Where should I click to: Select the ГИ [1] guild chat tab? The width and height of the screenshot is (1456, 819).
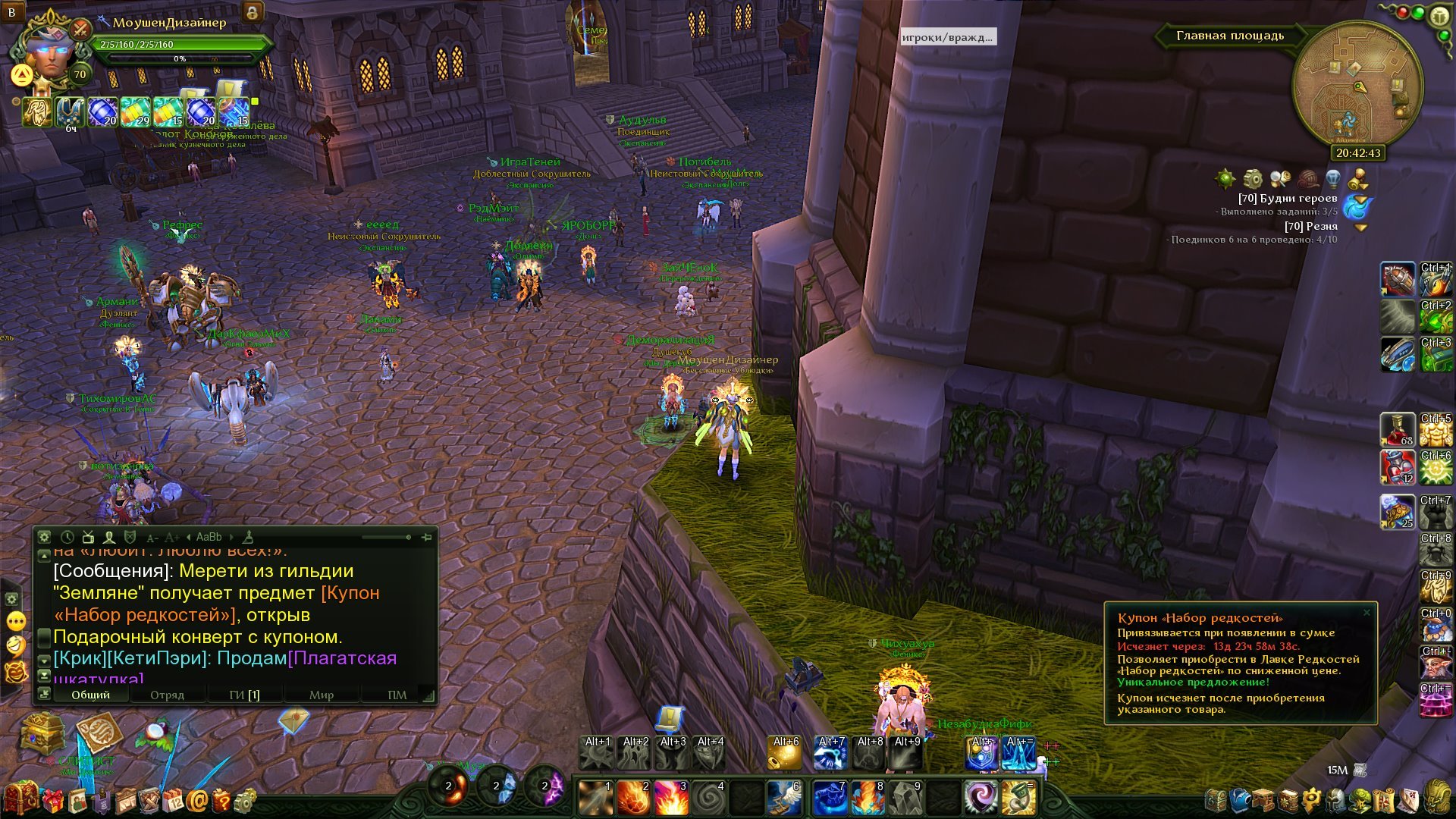244,695
